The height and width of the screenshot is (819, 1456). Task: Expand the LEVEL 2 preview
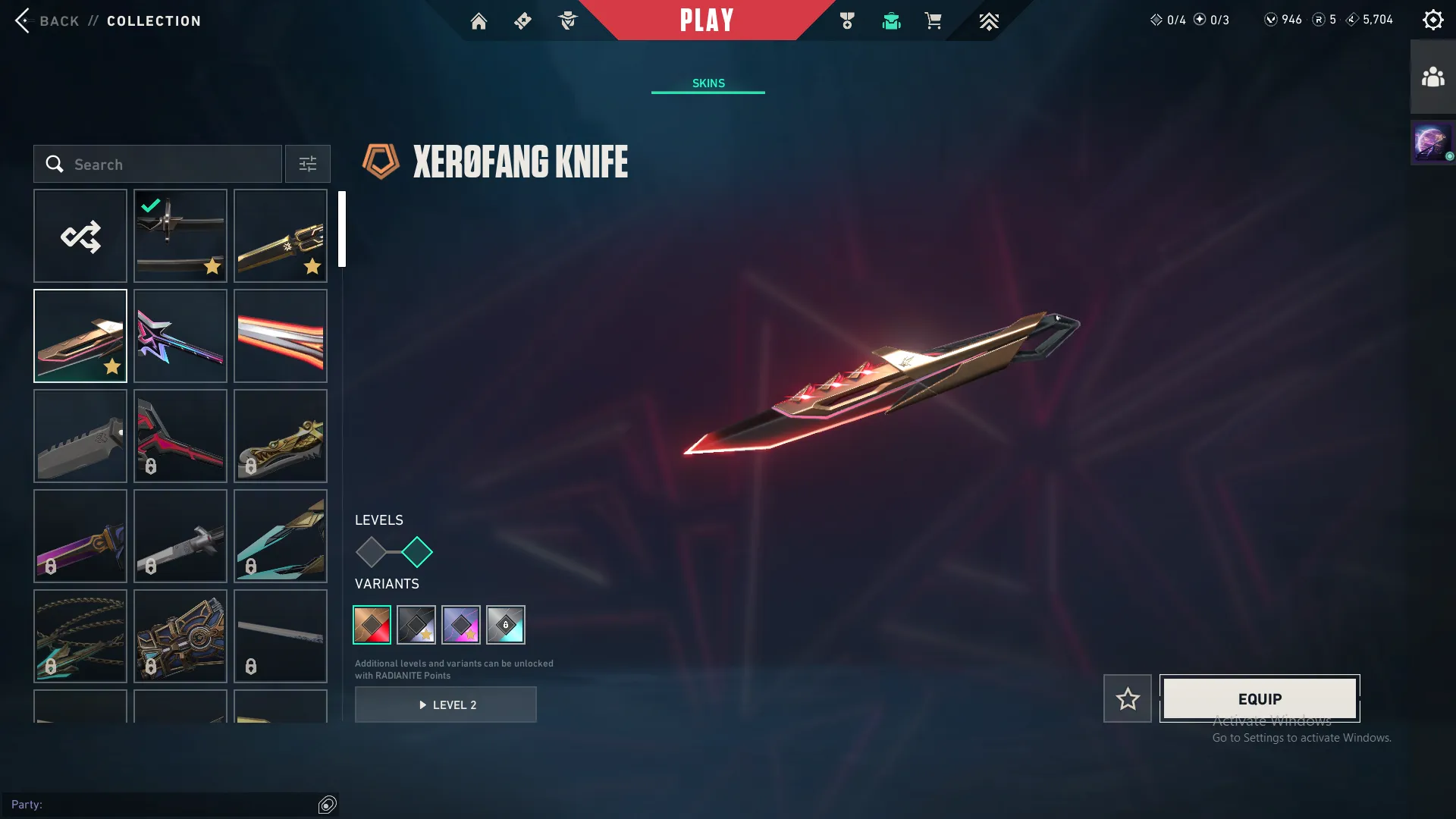[446, 704]
